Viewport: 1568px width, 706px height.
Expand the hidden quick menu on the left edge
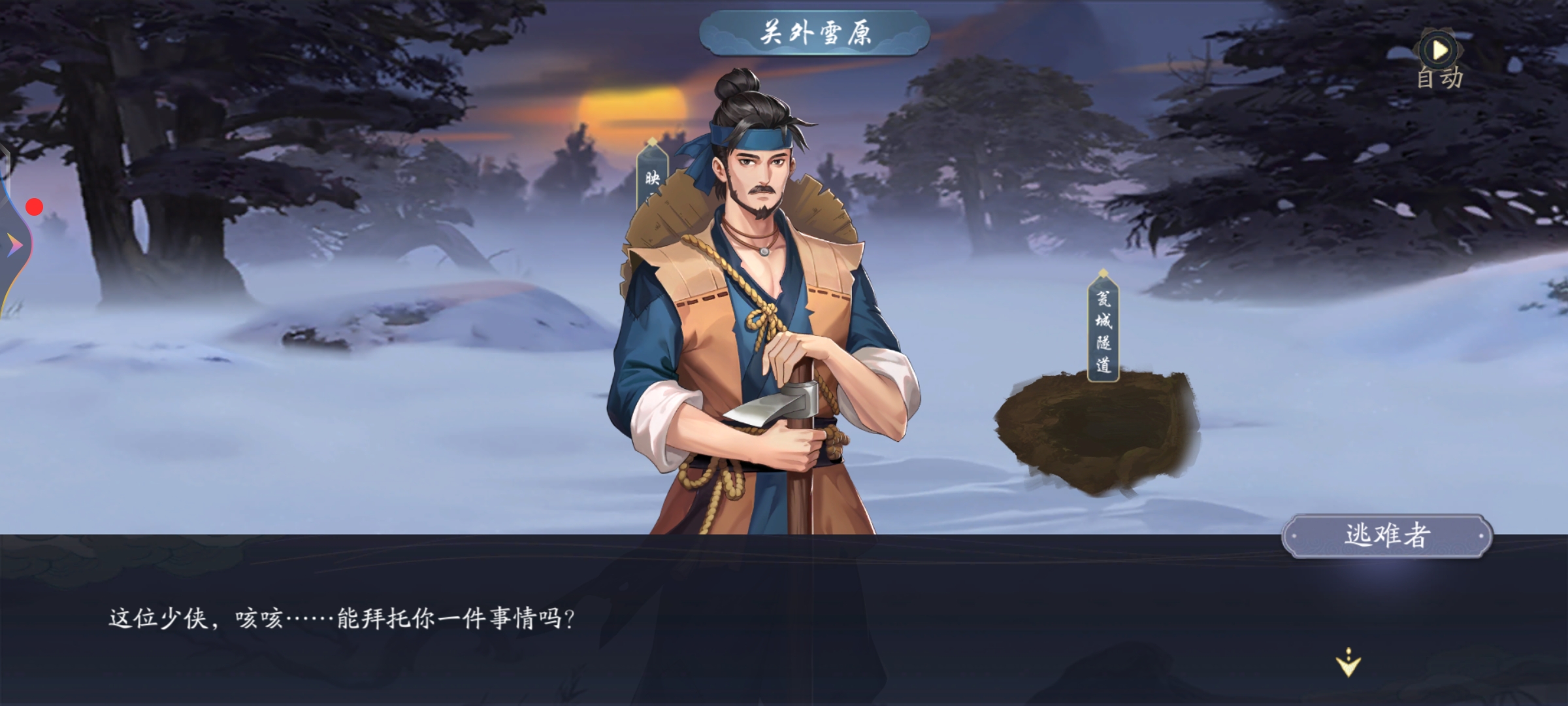point(14,243)
